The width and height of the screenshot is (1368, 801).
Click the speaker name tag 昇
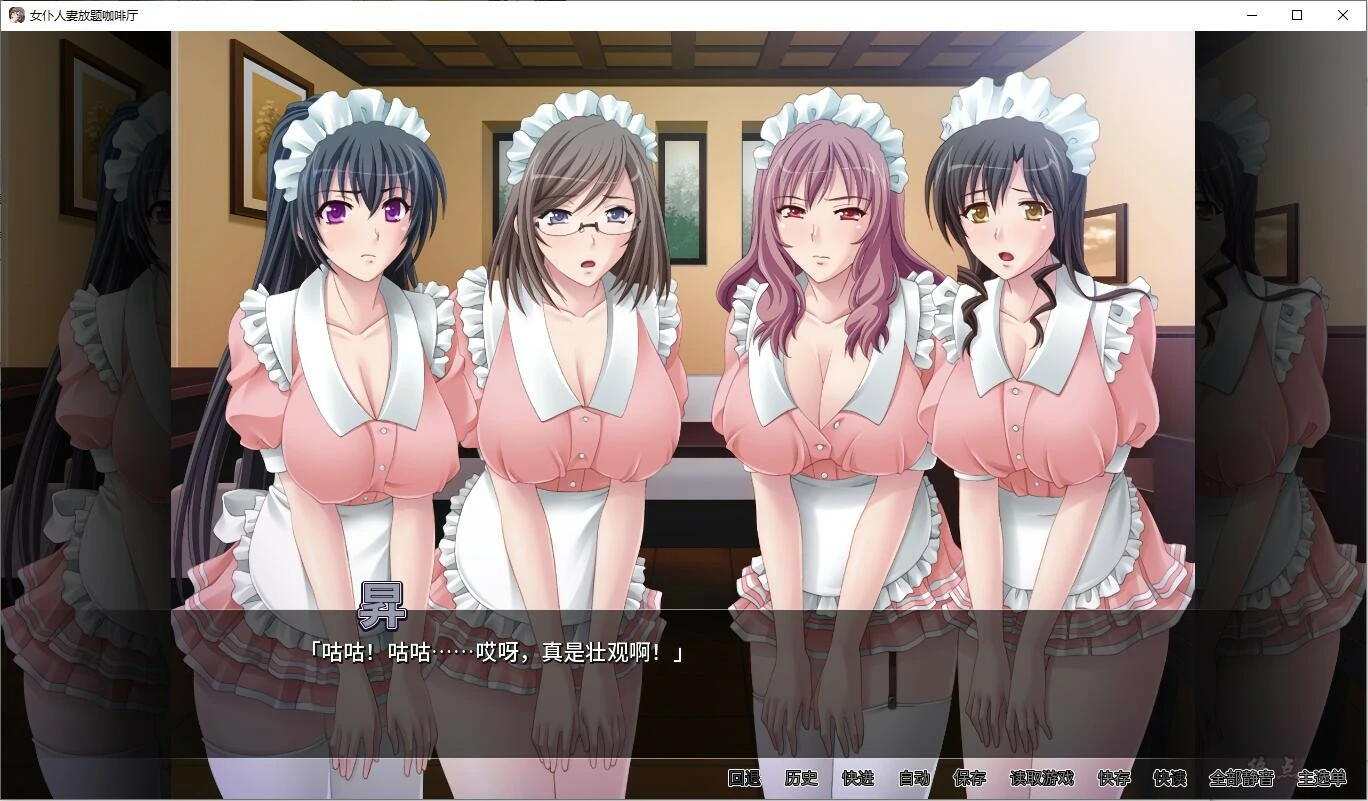click(383, 604)
